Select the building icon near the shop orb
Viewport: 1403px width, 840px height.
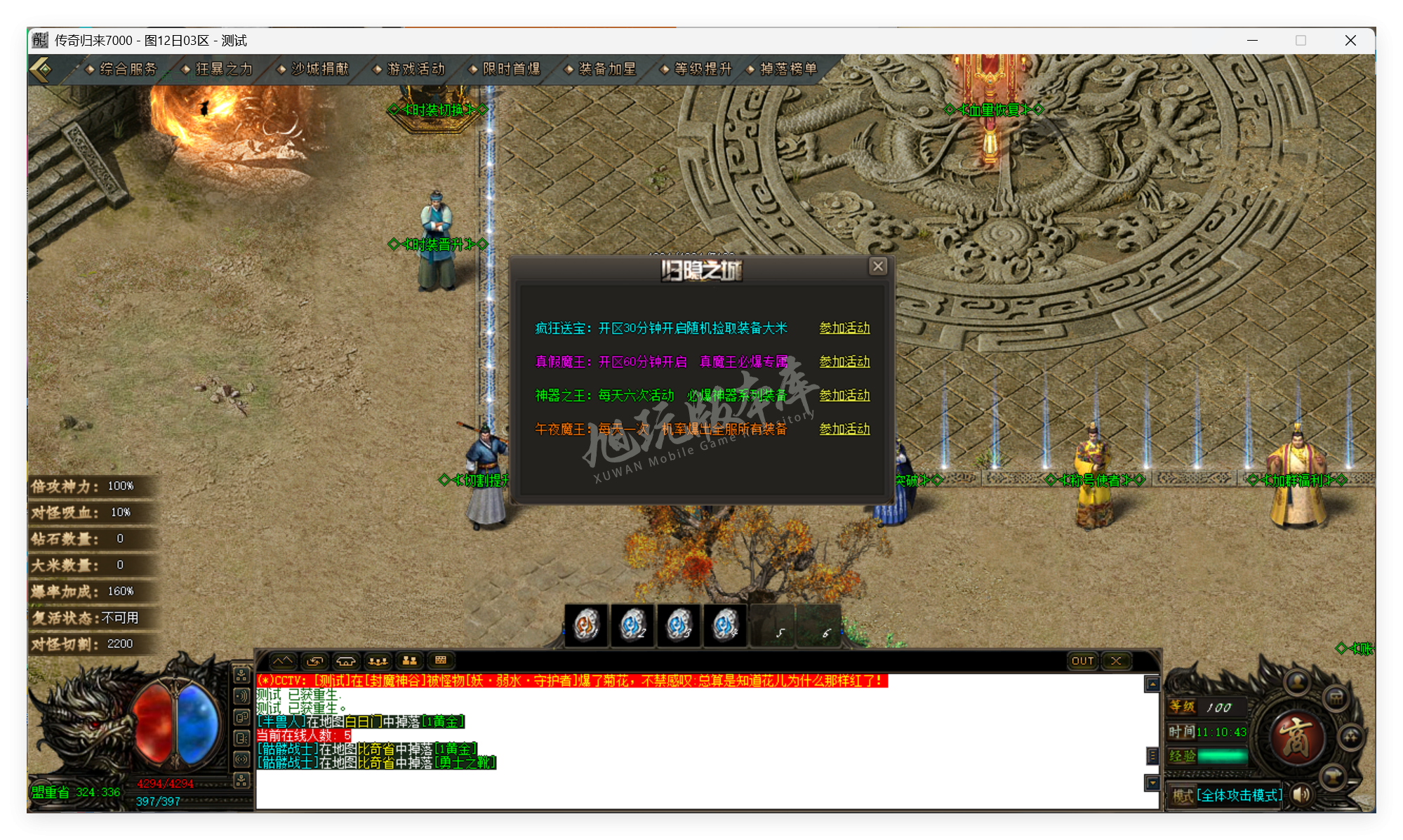(x=1336, y=699)
